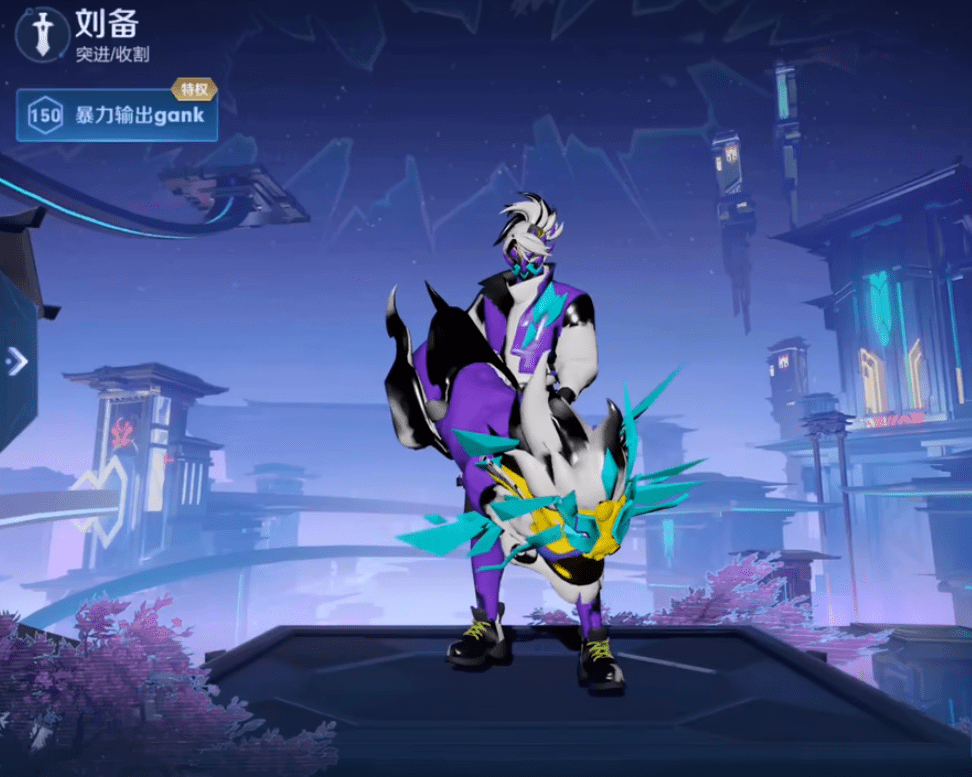The width and height of the screenshot is (972, 777).
Task: Expand the left side arrow panel
Action: click(x=16, y=361)
